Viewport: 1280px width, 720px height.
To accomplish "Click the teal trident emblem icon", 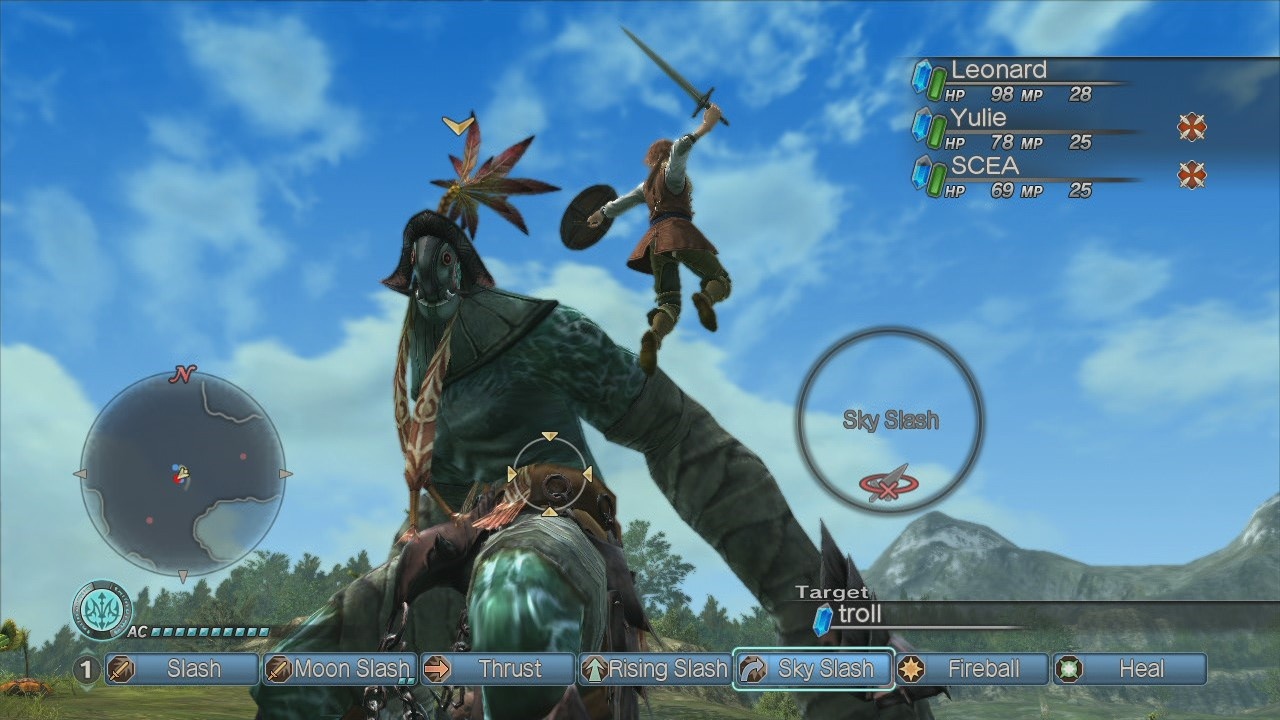I will (x=102, y=608).
